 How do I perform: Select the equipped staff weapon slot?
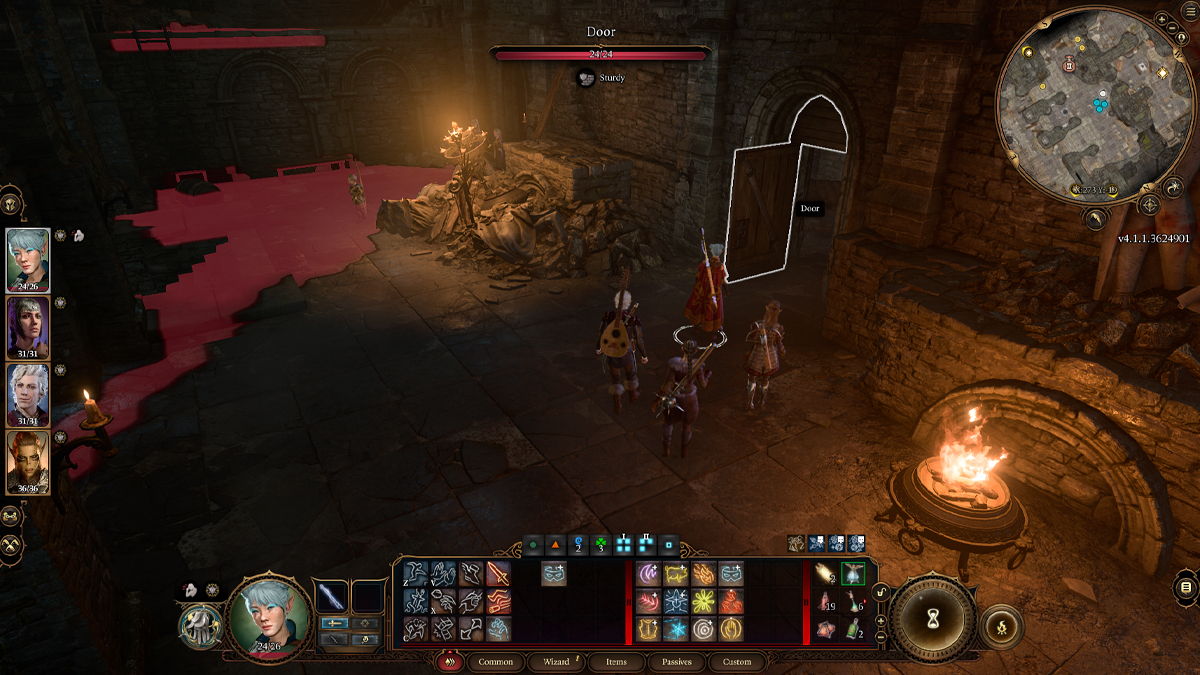pyautogui.click(x=331, y=596)
